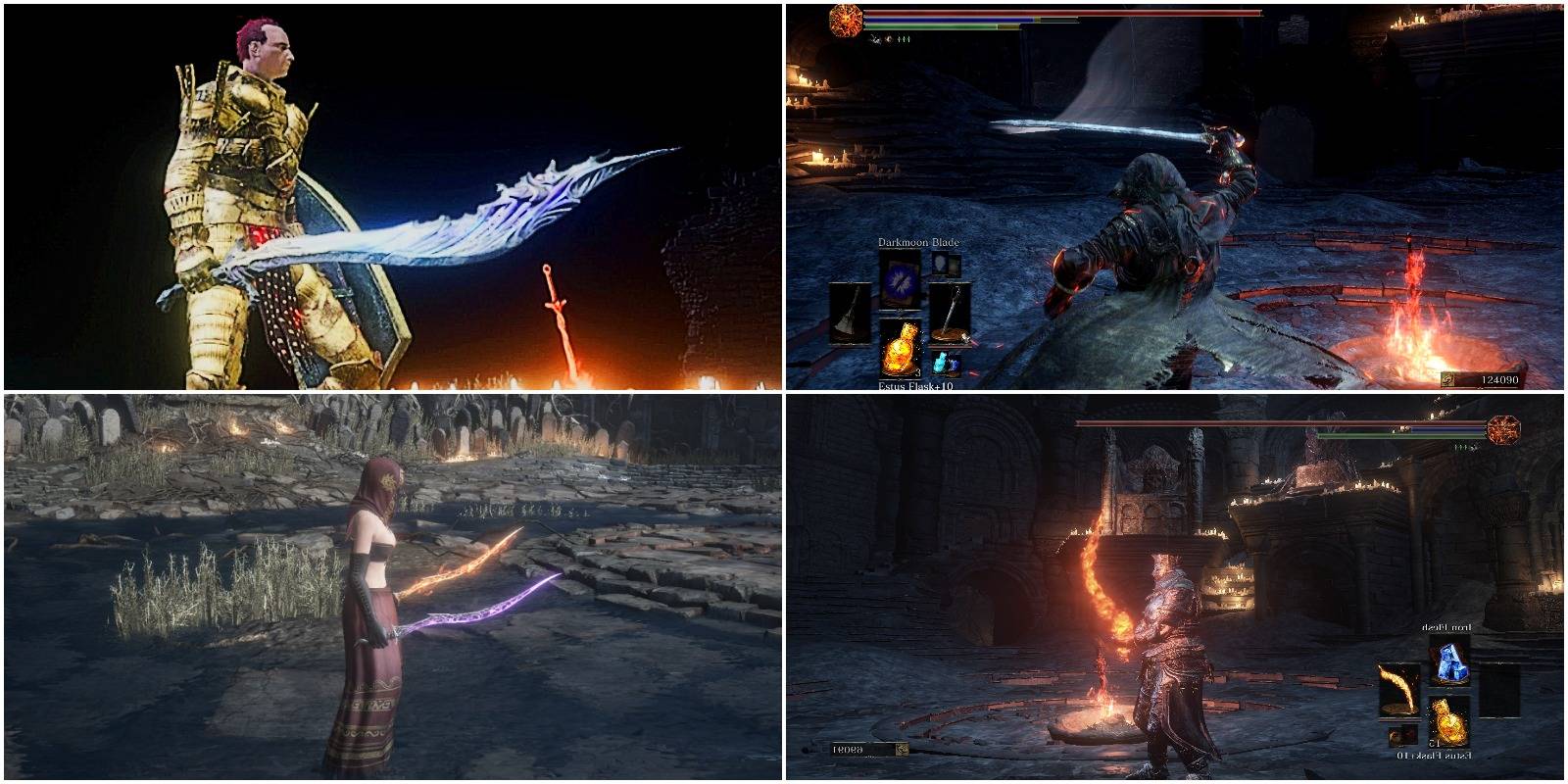Enable the stacked buff arrows under the status bars

904,39
